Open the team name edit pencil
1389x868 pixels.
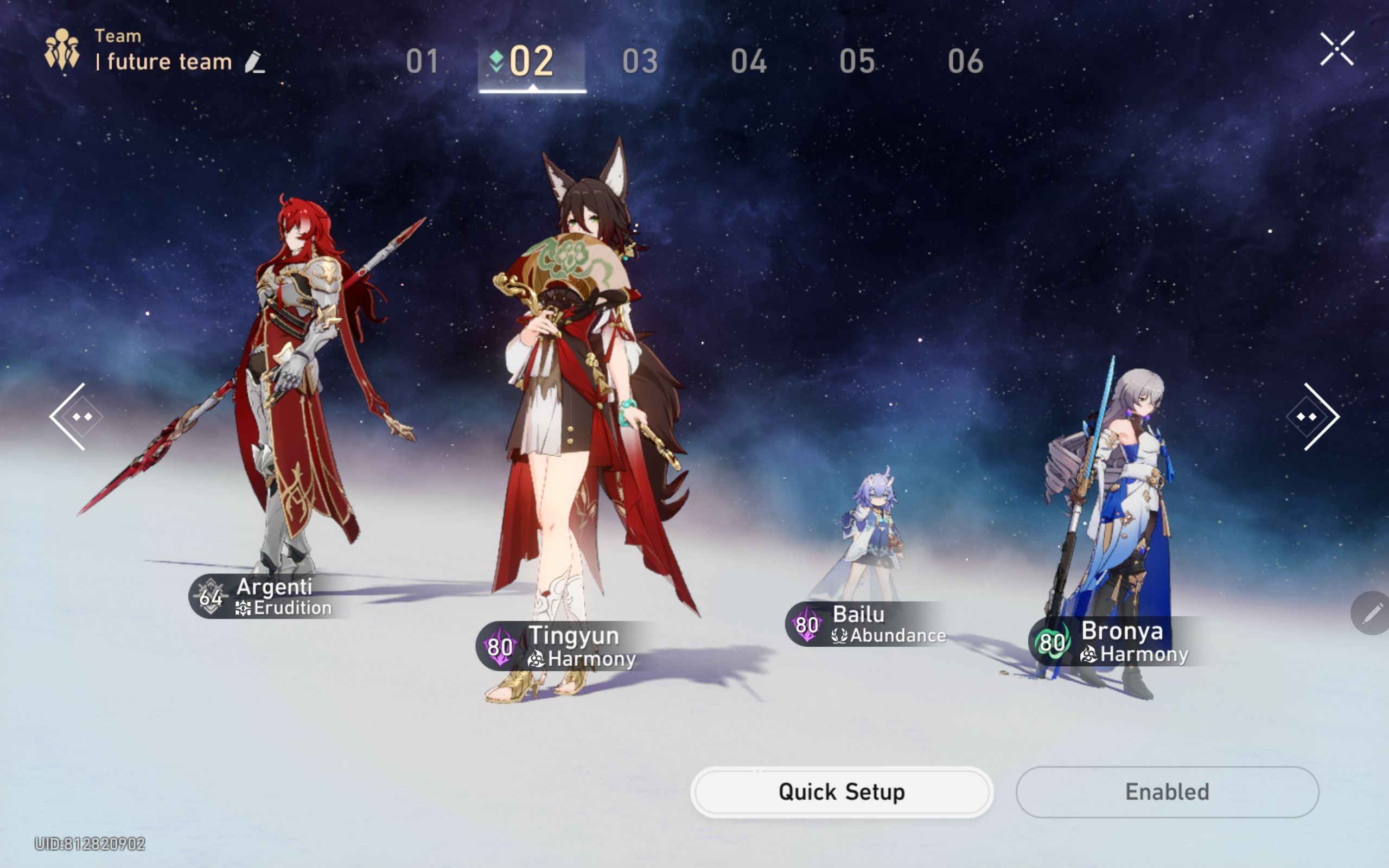pos(255,63)
